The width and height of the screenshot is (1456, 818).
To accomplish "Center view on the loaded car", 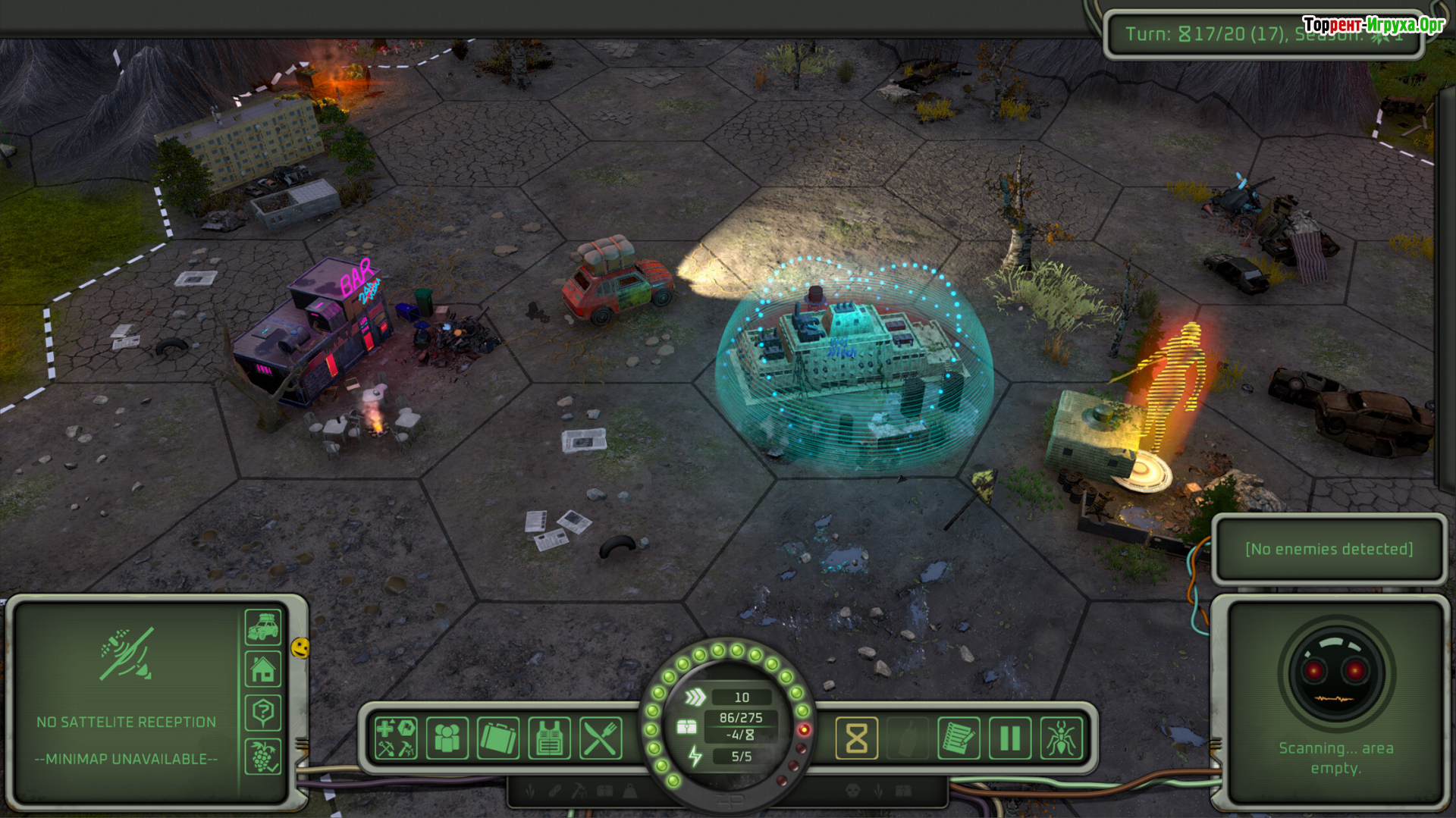I will [263, 627].
